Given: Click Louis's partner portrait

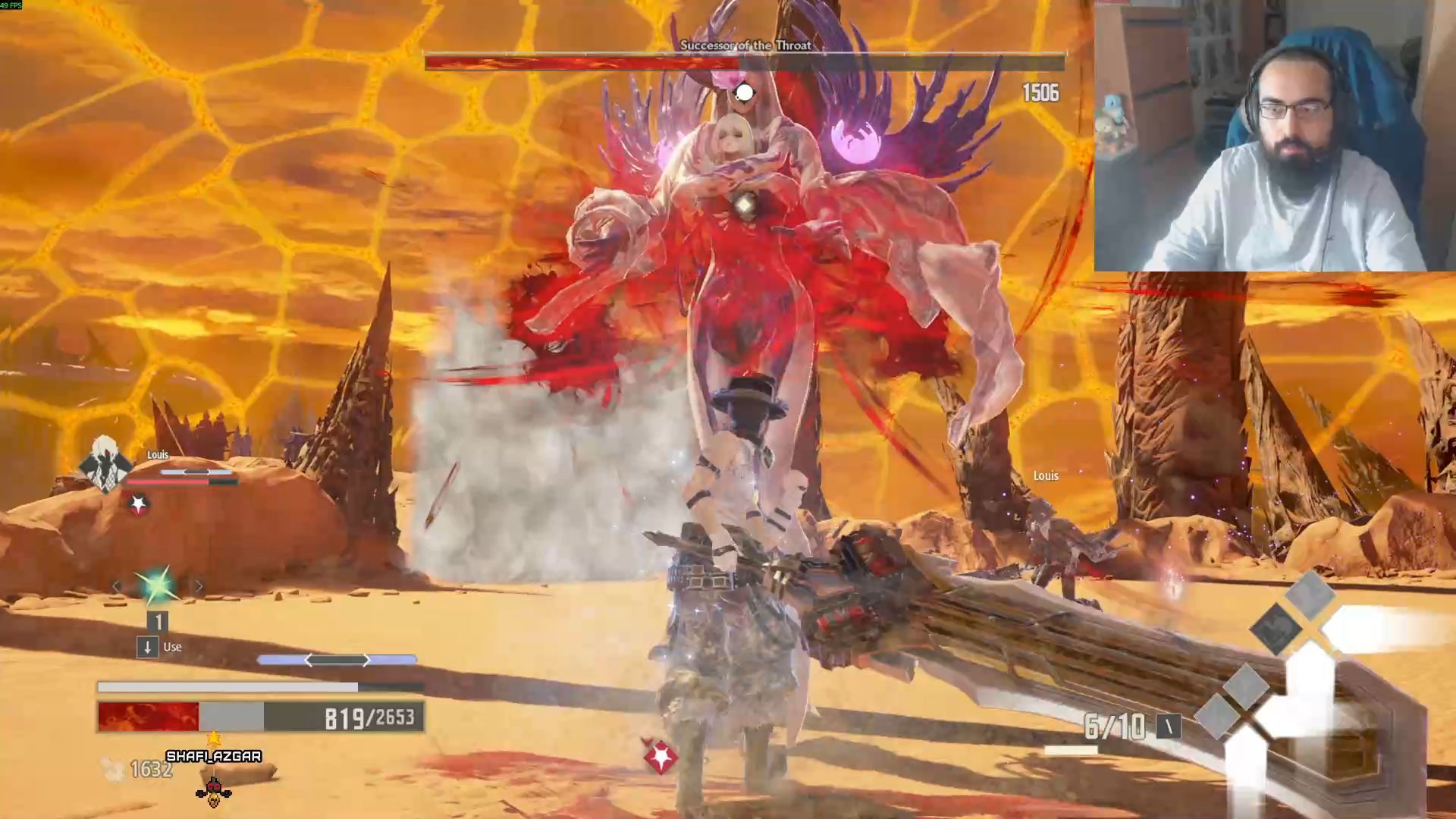Looking at the screenshot, I should click(105, 463).
